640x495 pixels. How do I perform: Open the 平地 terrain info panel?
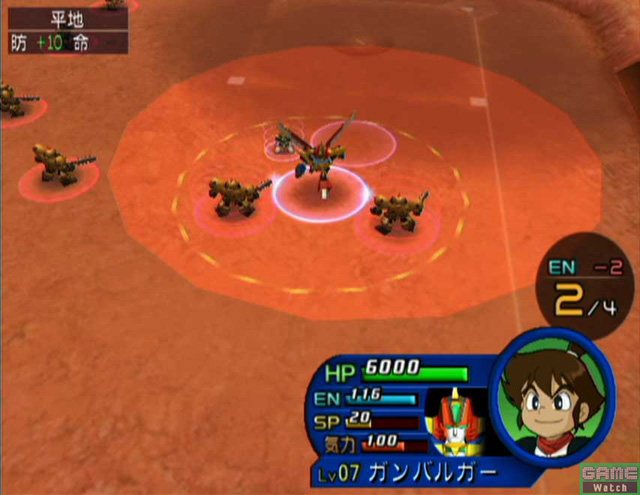click(x=65, y=29)
